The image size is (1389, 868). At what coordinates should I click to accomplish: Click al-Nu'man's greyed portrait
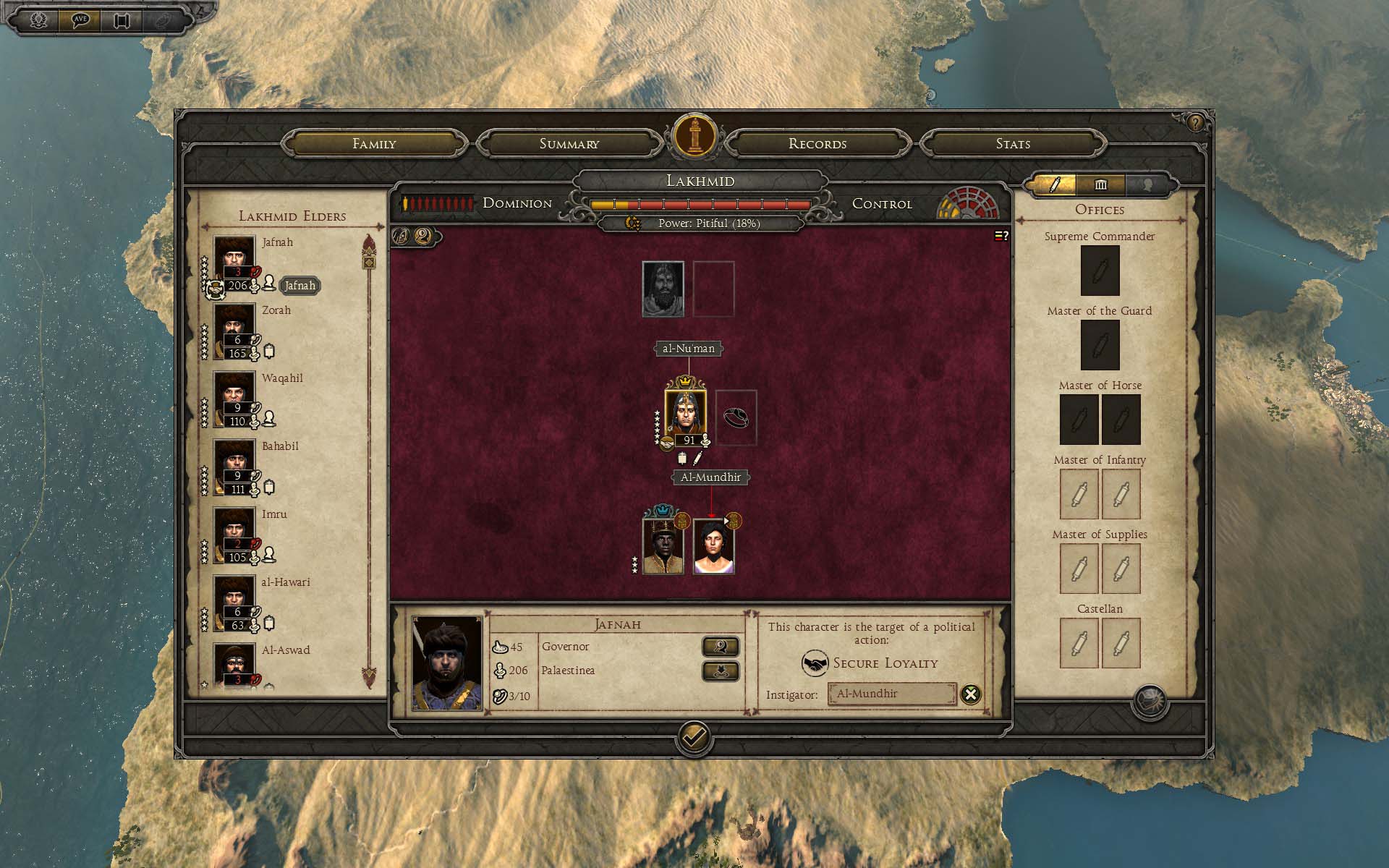pyautogui.click(x=663, y=289)
